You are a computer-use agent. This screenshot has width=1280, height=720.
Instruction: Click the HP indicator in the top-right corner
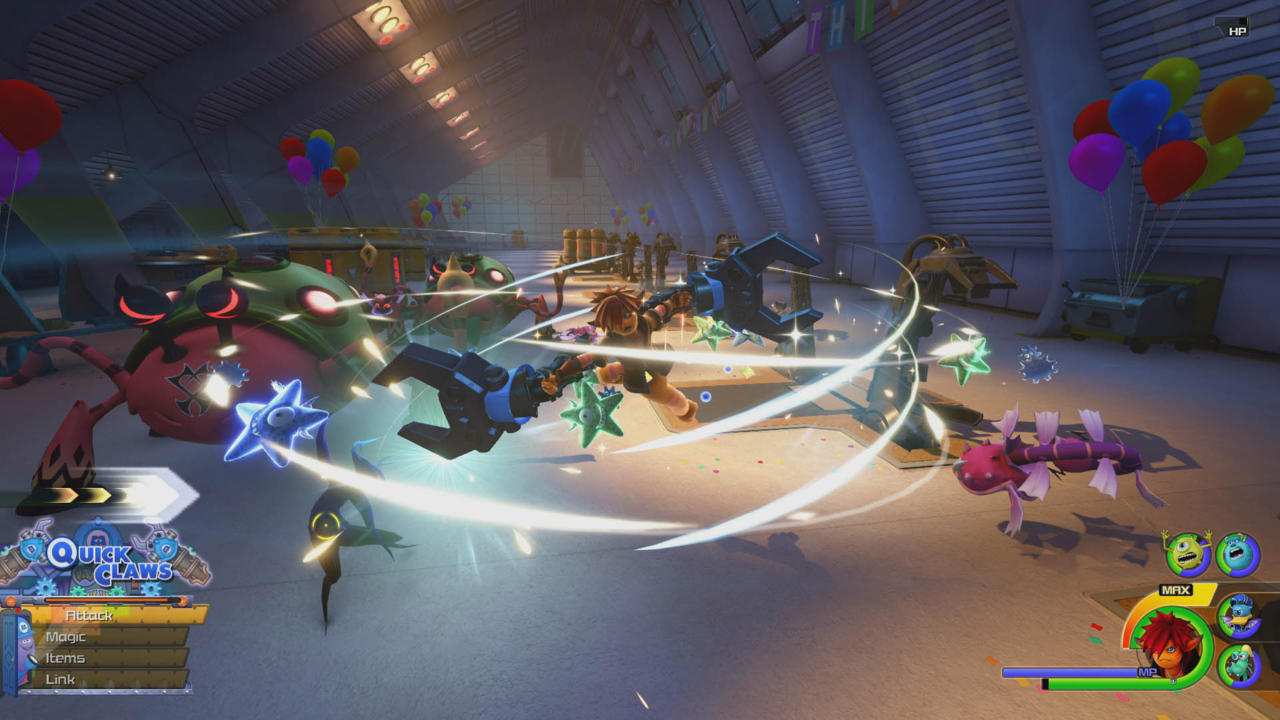point(1237,30)
